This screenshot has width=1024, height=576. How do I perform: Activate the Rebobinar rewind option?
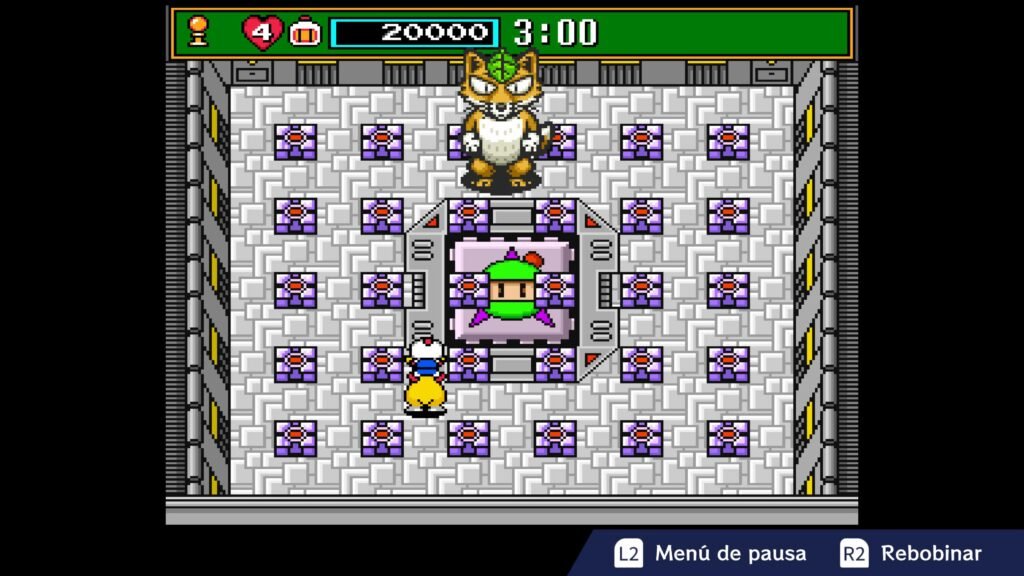[912, 553]
